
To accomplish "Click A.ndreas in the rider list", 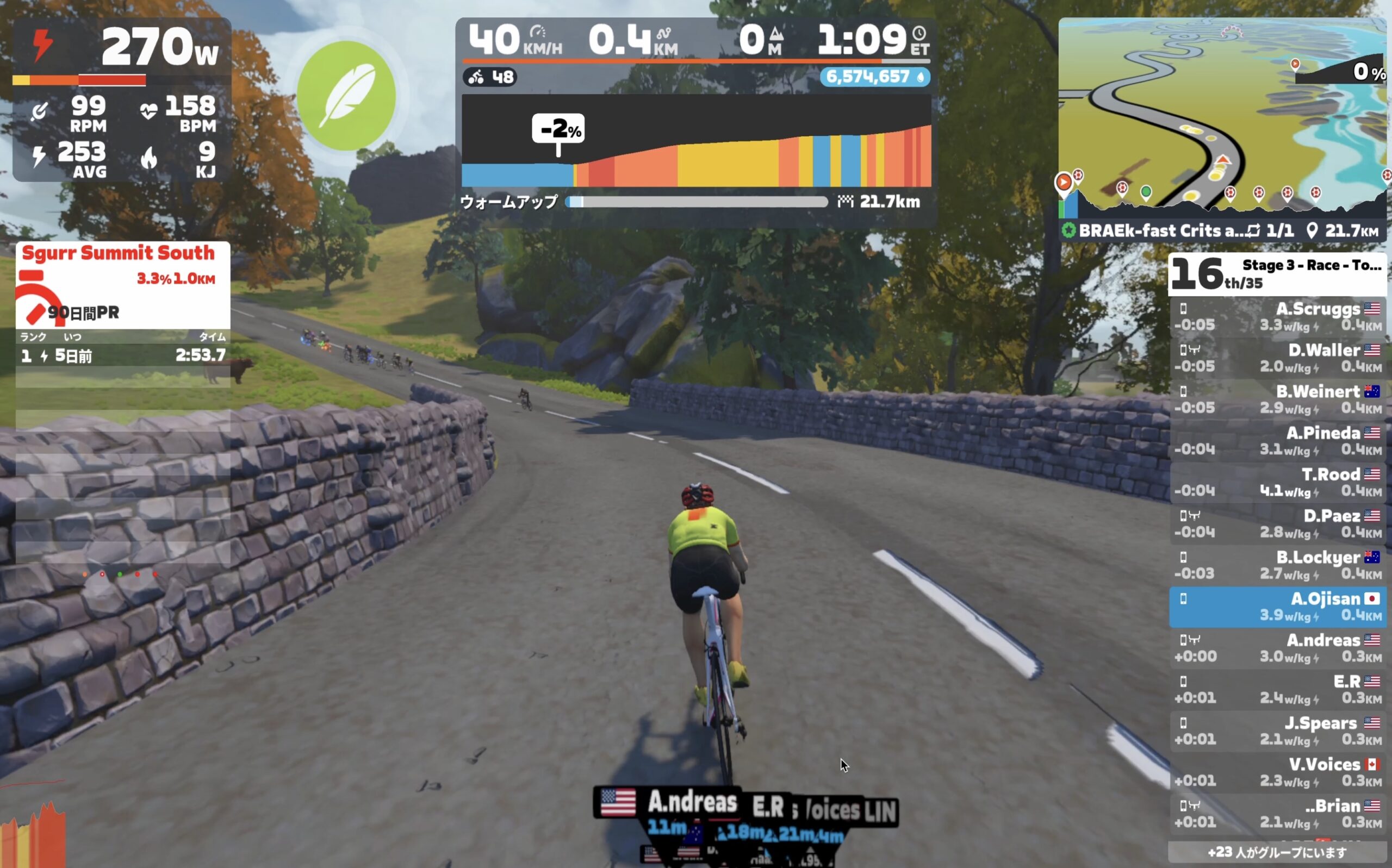I will pyautogui.click(x=1278, y=648).
